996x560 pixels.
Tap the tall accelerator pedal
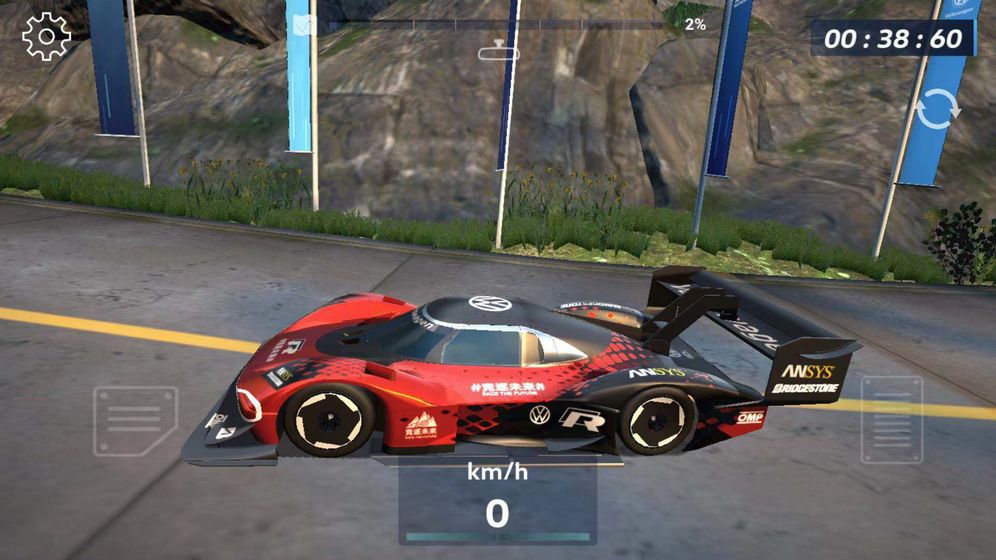coord(891,420)
